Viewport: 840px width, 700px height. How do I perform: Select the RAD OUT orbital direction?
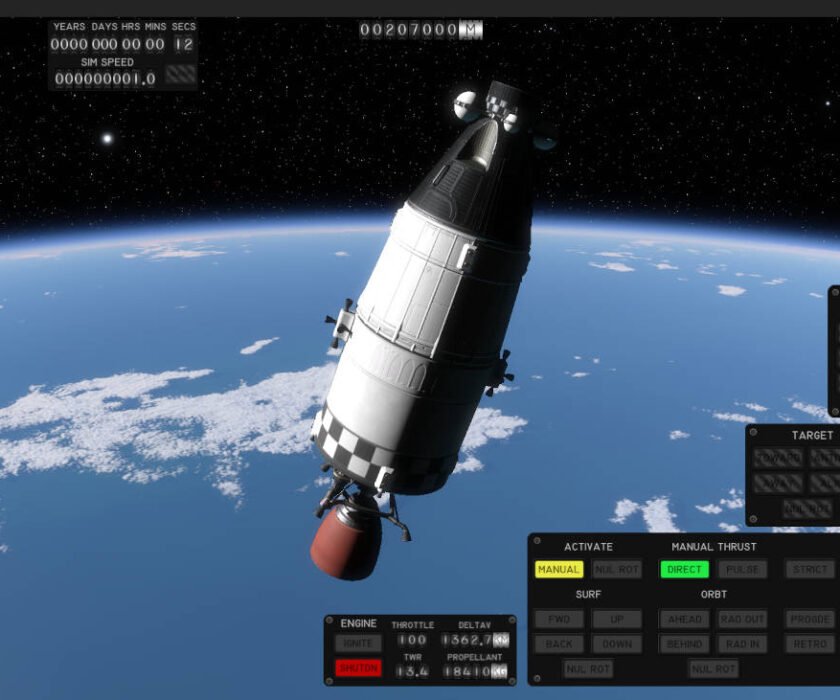coord(742,620)
